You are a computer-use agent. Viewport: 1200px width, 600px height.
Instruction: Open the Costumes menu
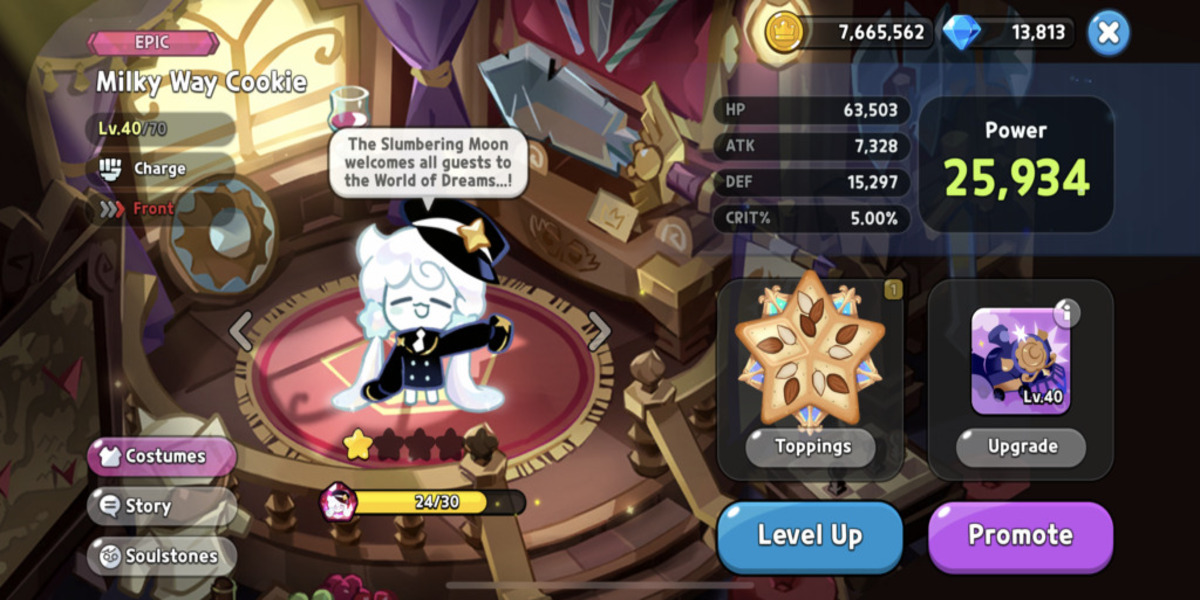162,456
